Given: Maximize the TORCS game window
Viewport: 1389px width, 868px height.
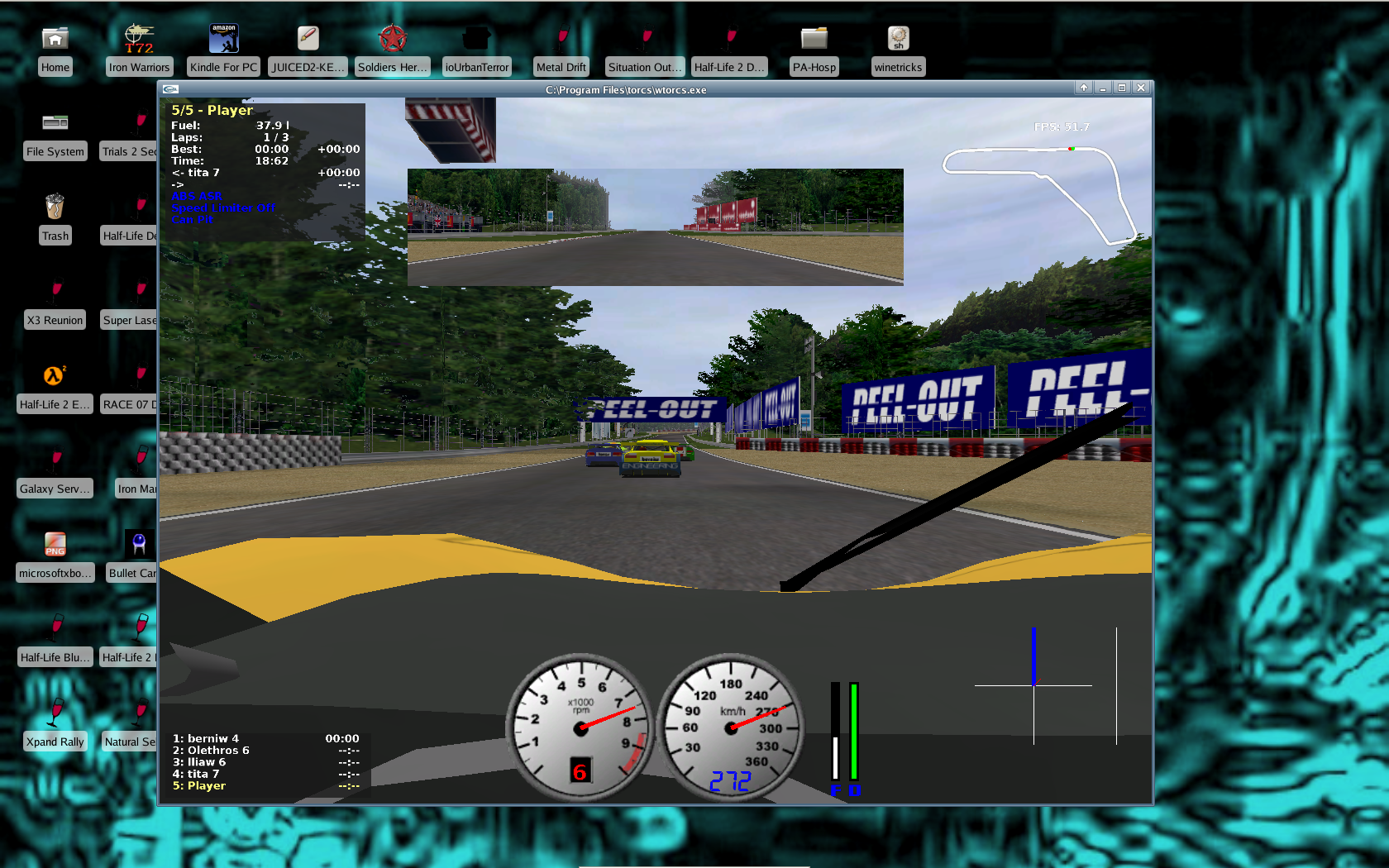Looking at the screenshot, I should (x=1122, y=88).
